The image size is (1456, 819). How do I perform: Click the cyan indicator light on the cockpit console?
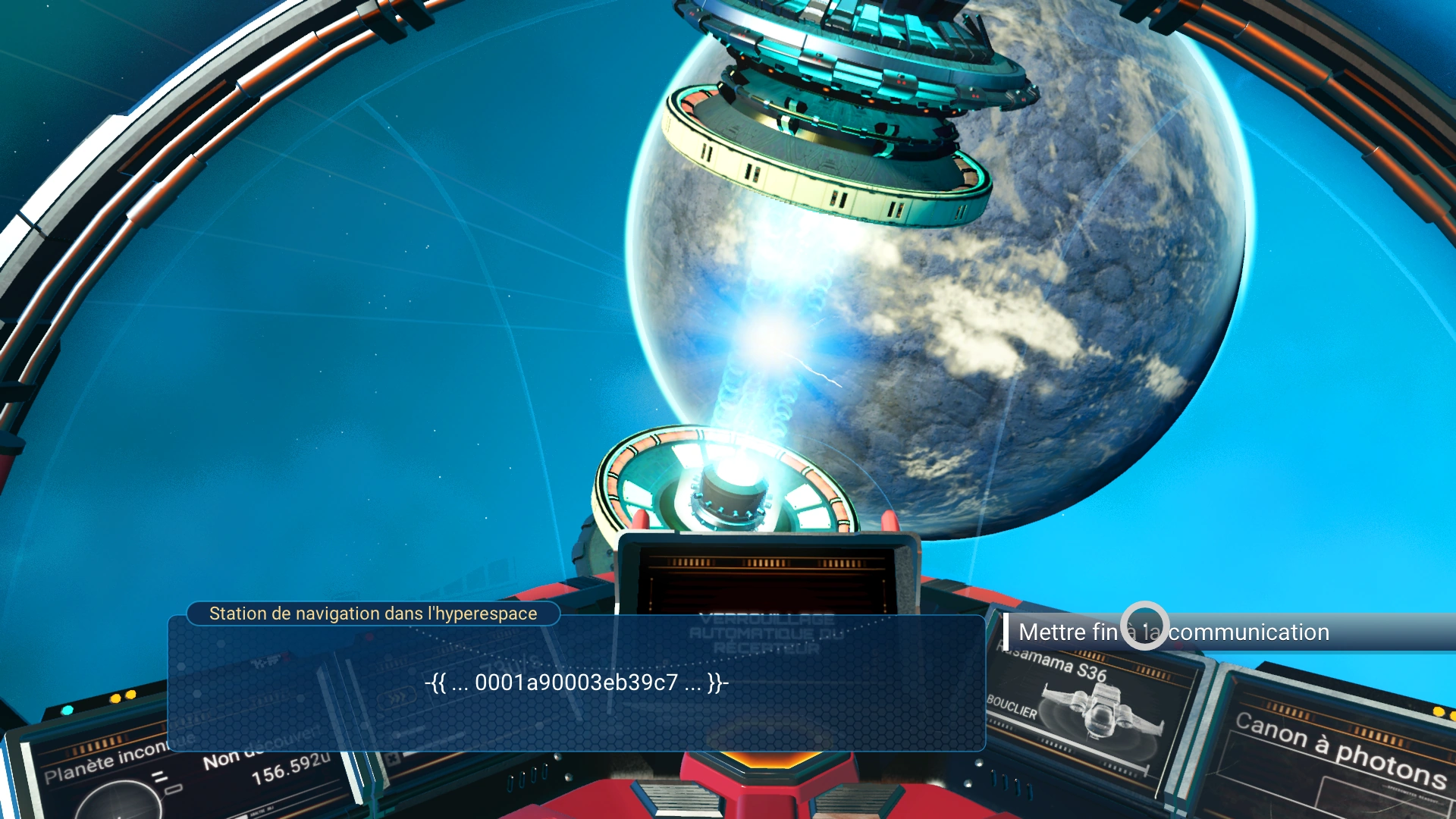(67, 711)
